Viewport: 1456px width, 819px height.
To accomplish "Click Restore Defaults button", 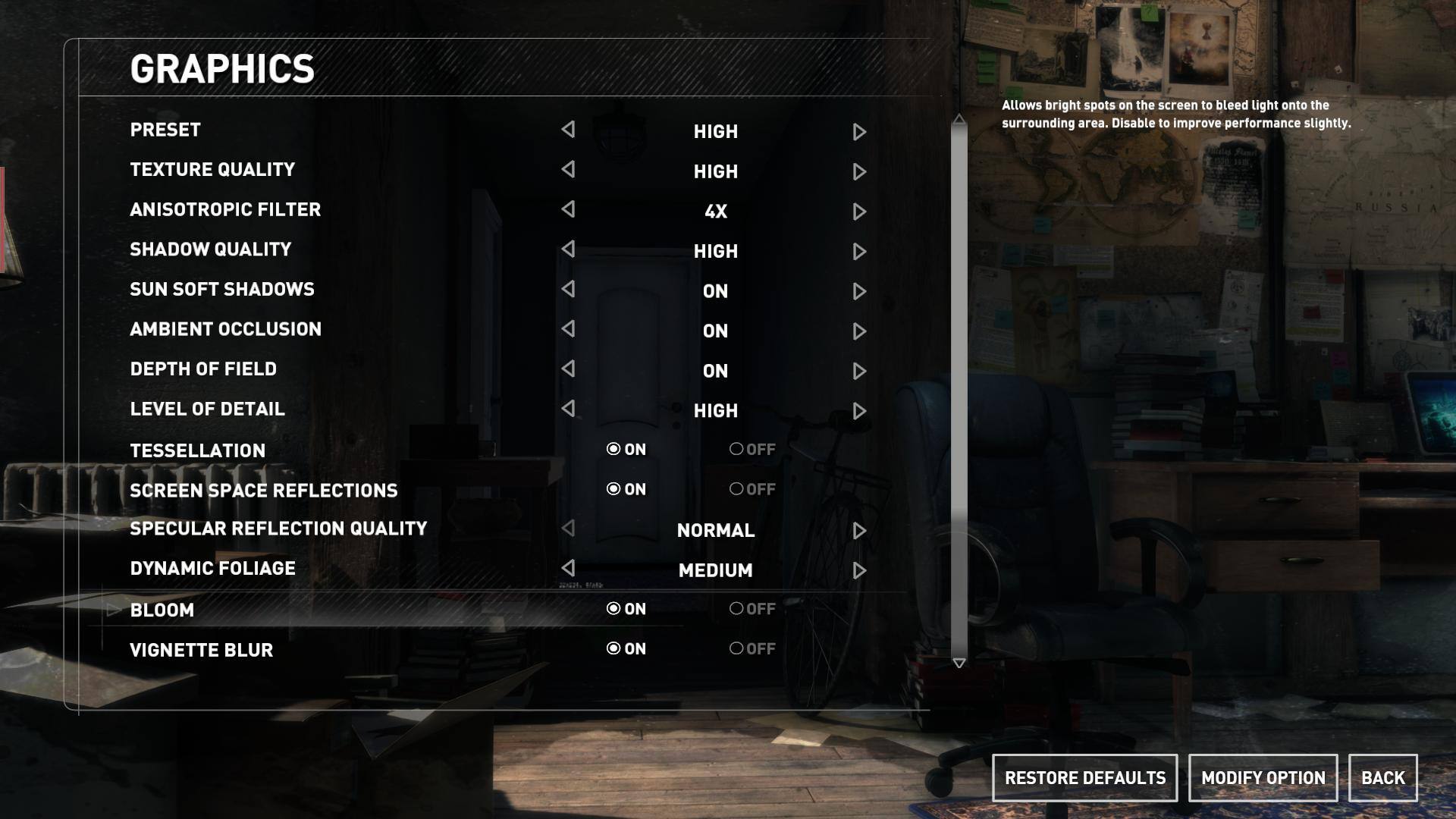I will [1084, 778].
